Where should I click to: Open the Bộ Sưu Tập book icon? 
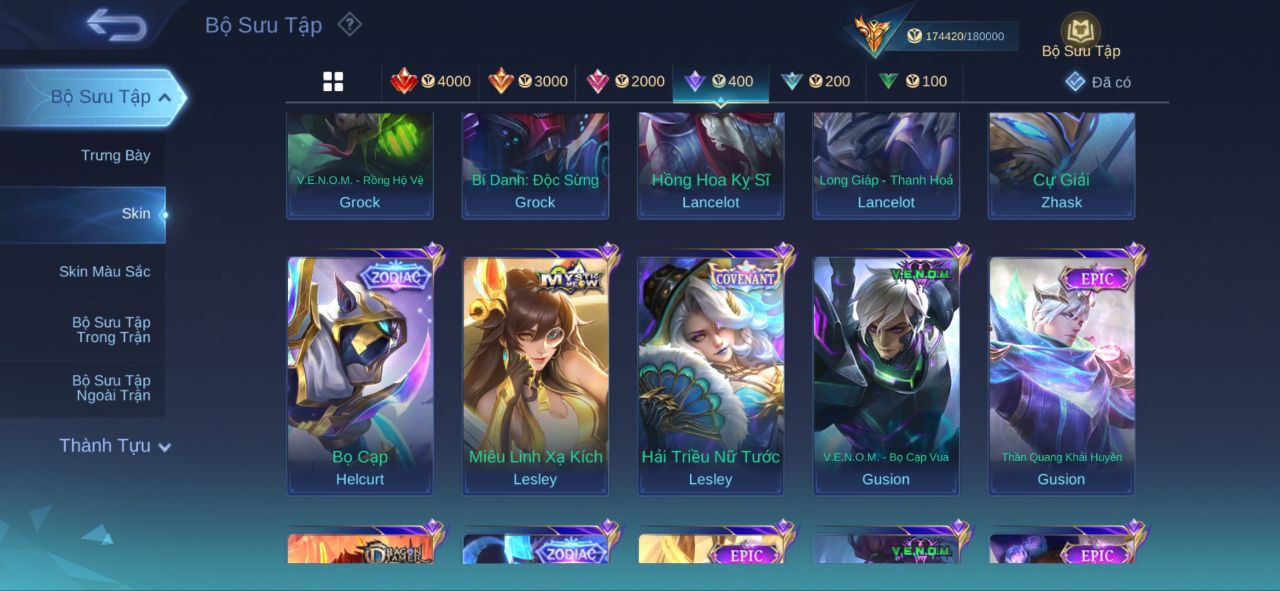(1080, 33)
